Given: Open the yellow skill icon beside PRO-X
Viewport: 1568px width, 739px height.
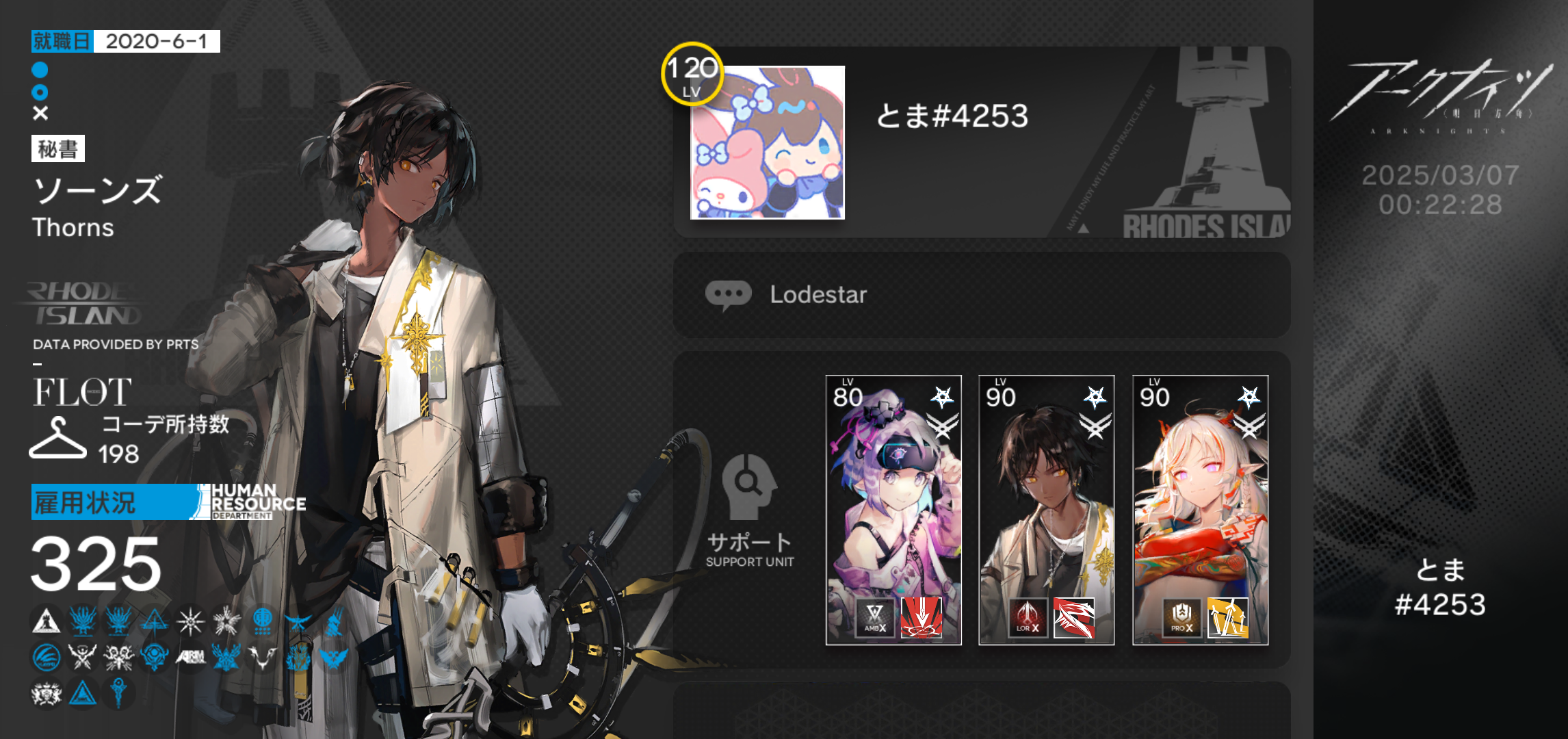Looking at the screenshot, I should coord(1227,618).
